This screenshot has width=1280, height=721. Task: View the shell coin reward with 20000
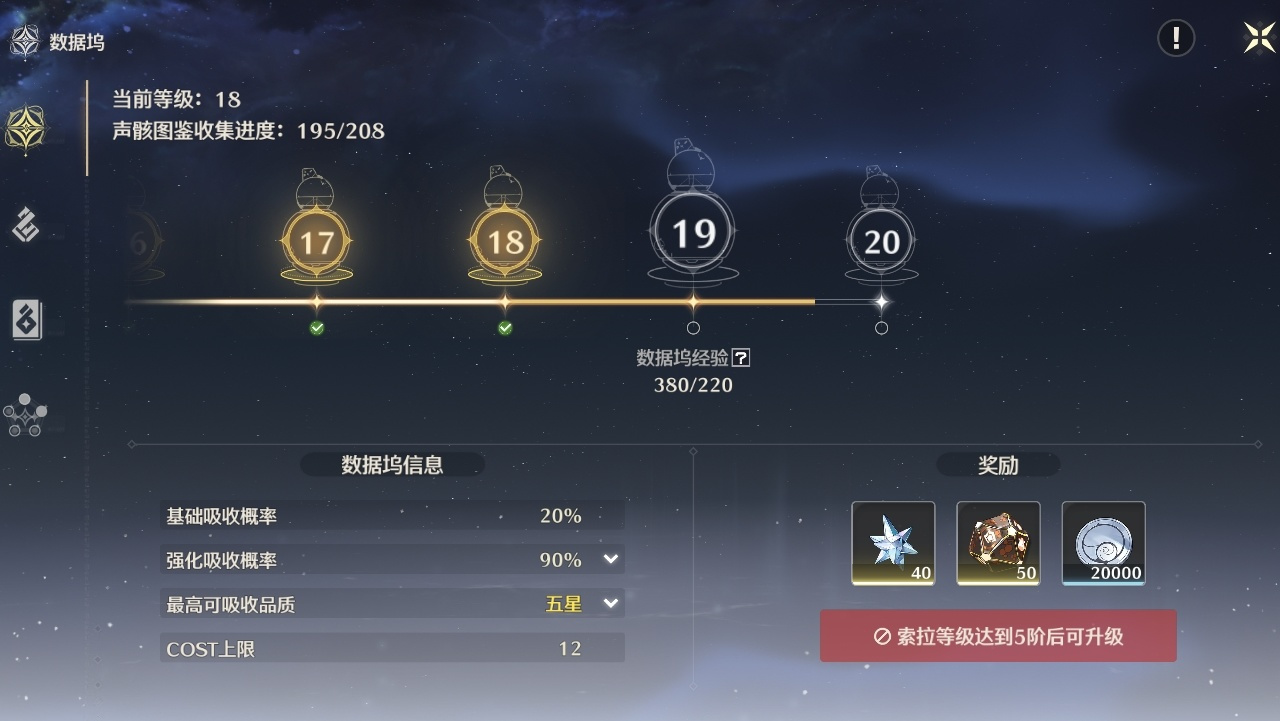point(1103,543)
